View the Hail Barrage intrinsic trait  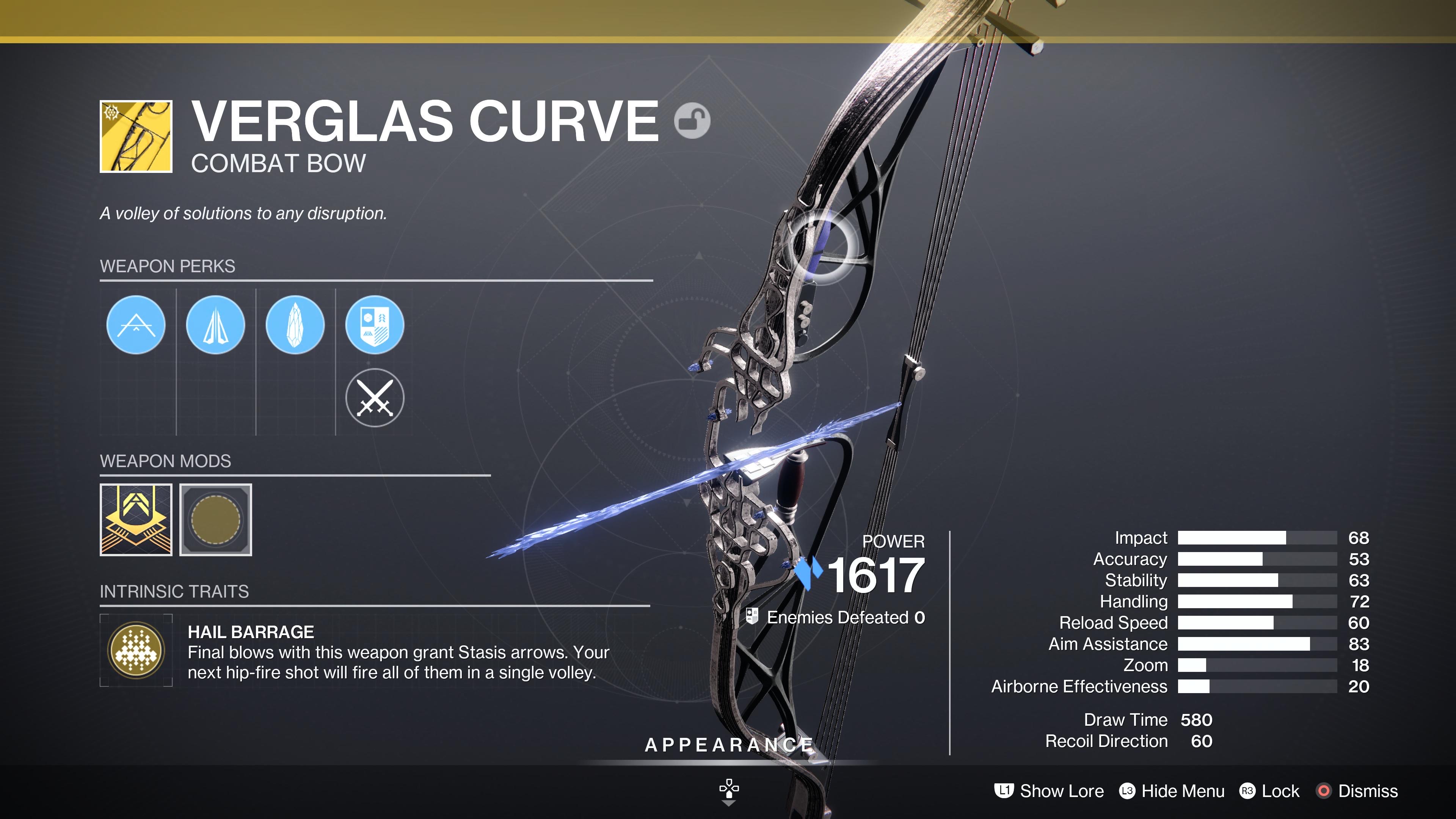pyautogui.click(x=136, y=650)
